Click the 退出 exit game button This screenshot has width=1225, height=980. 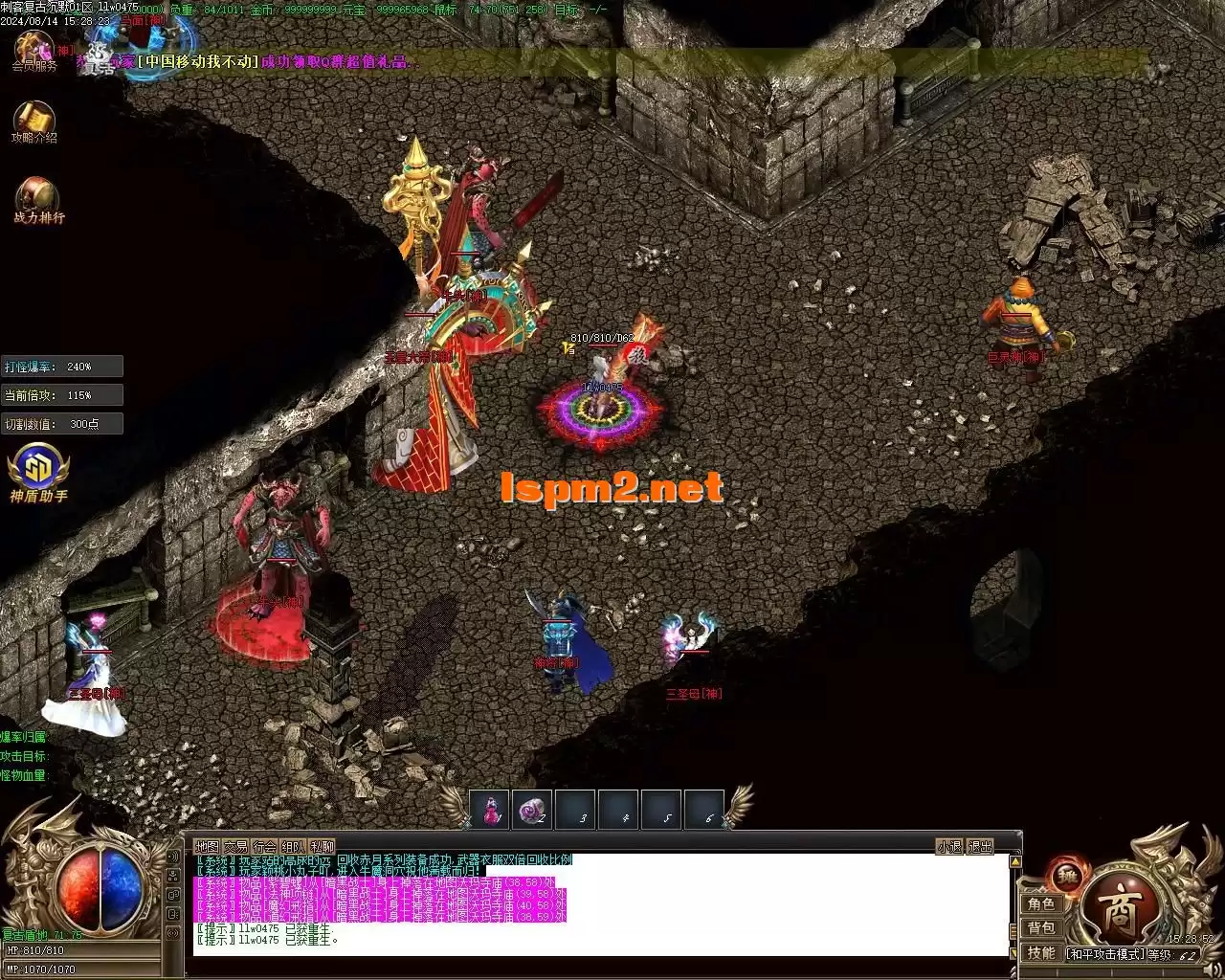point(980,846)
